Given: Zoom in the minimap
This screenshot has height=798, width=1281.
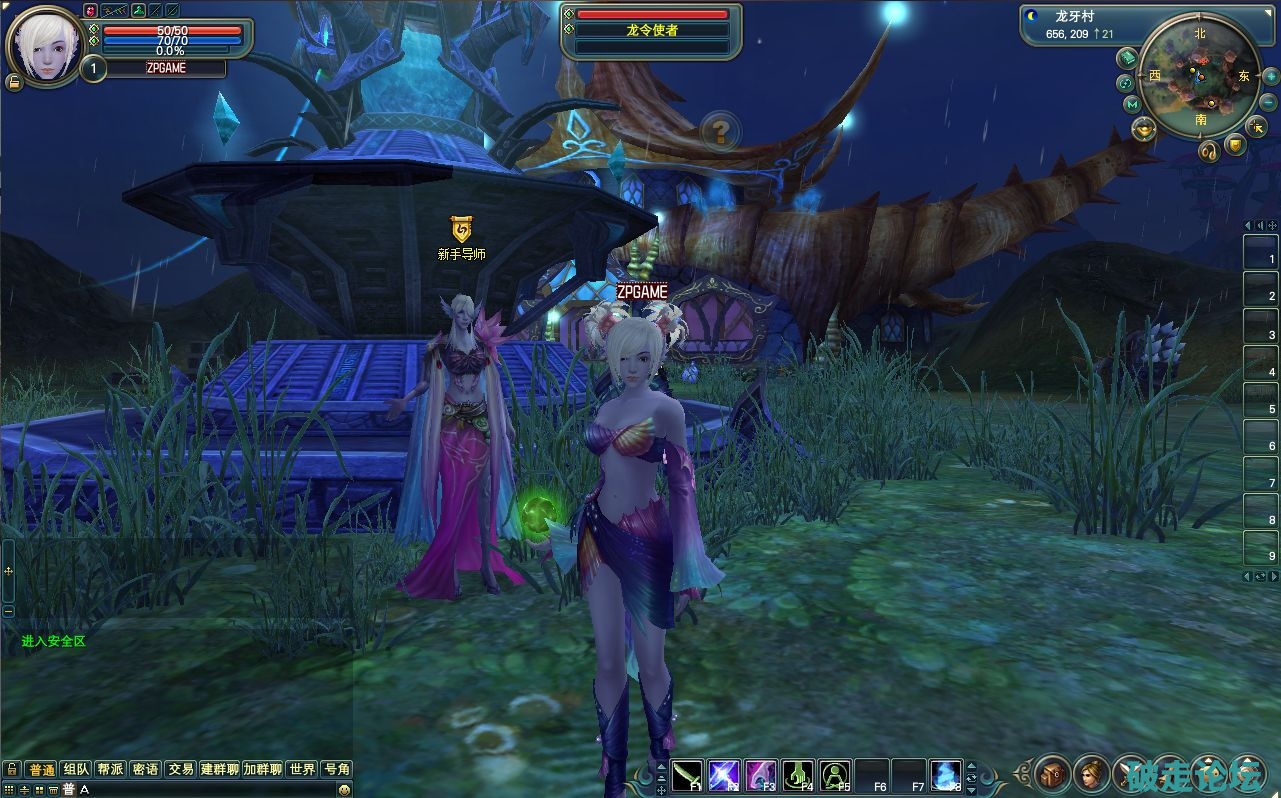Looking at the screenshot, I should pos(1270,76).
